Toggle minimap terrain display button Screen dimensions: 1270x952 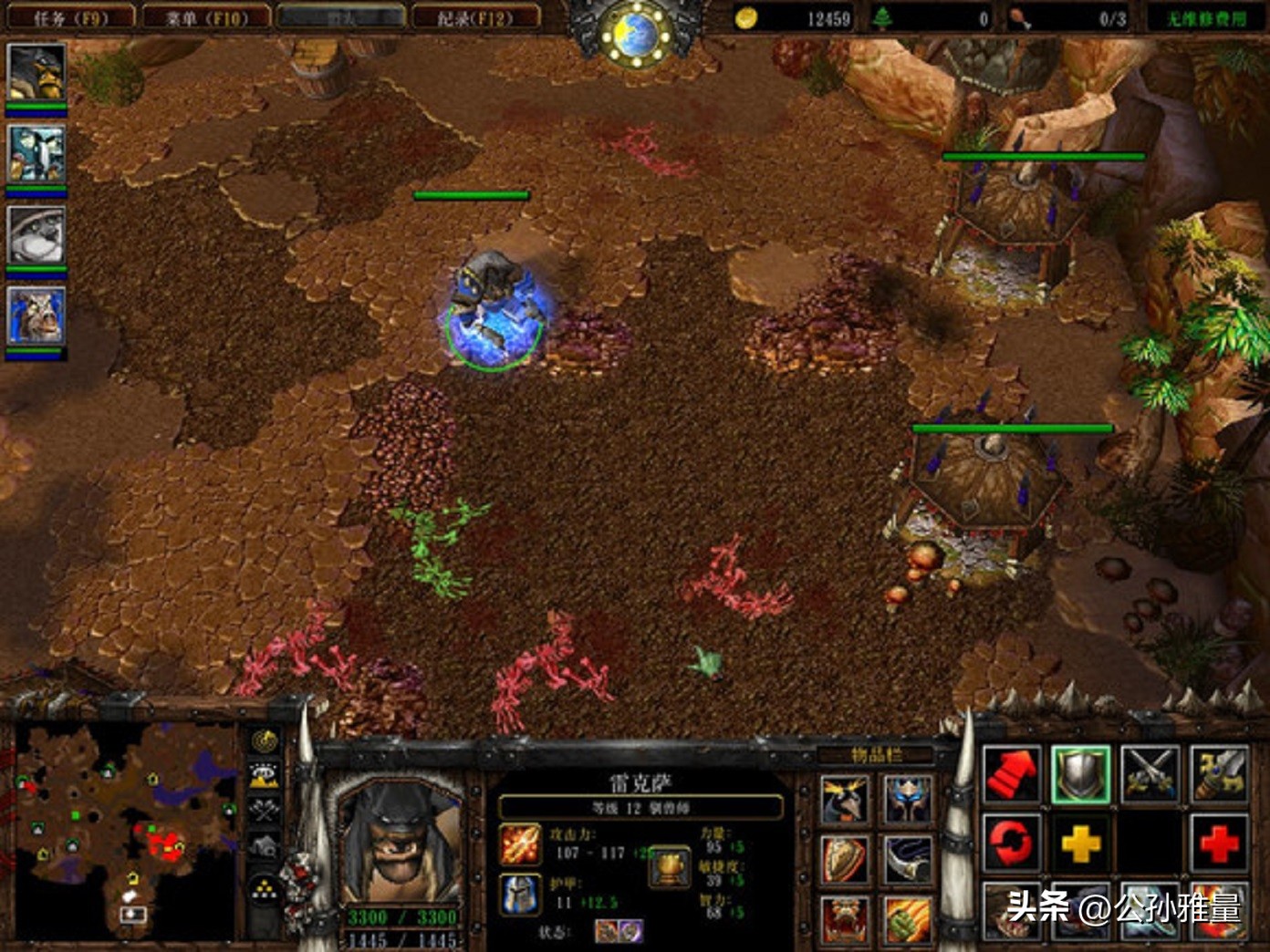[265, 775]
